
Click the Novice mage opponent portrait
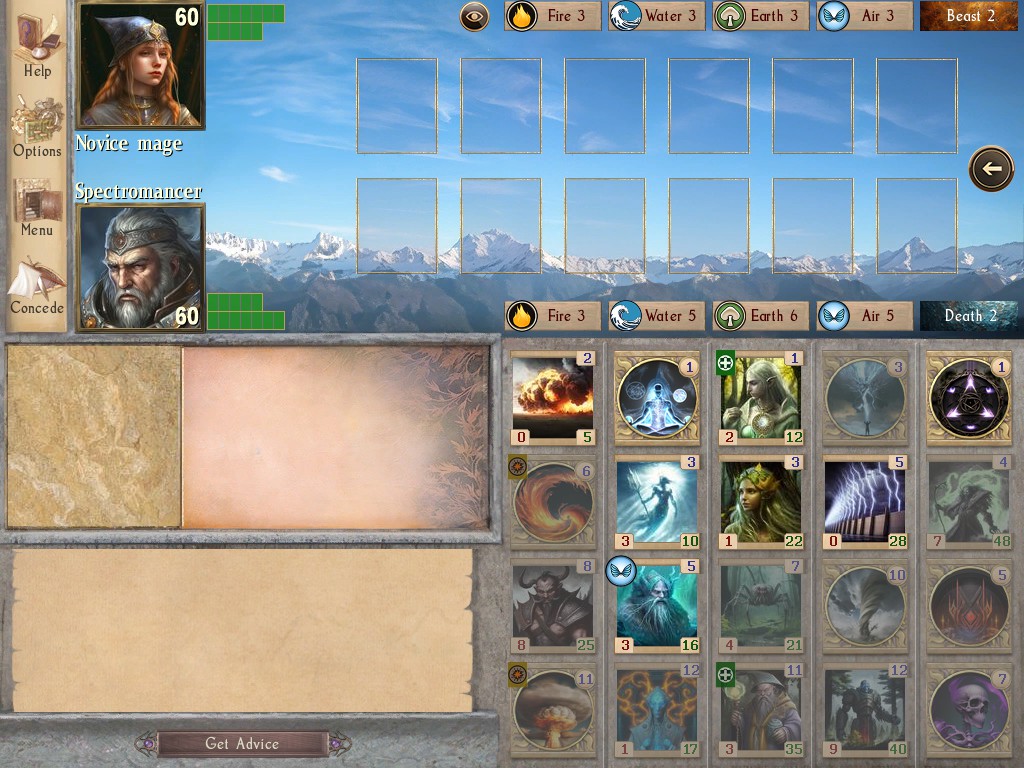click(141, 65)
